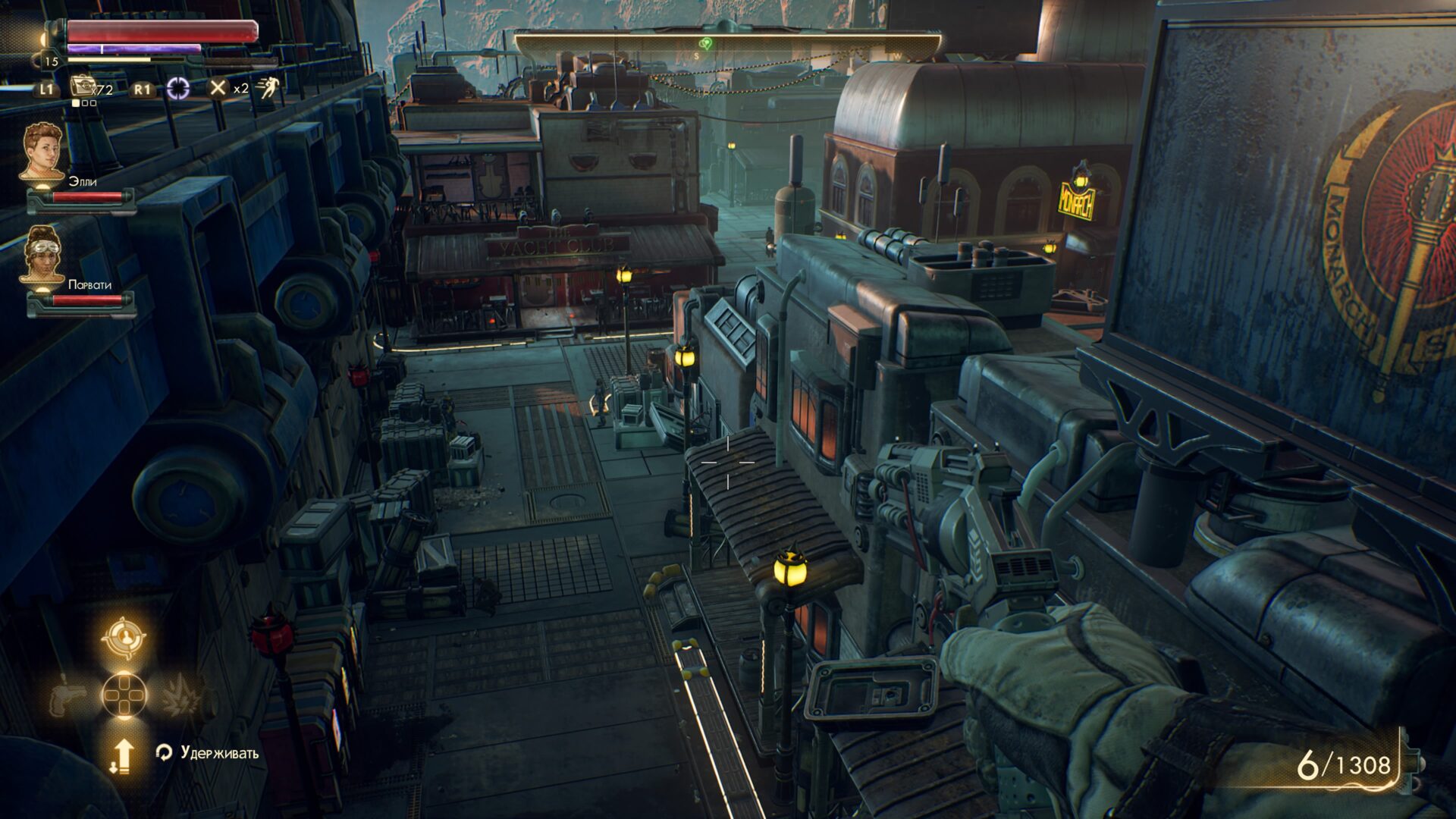This screenshot has height=819, width=1456.
Task: Choose the explosion icon on the command wheel
Action: pos(180,695)
